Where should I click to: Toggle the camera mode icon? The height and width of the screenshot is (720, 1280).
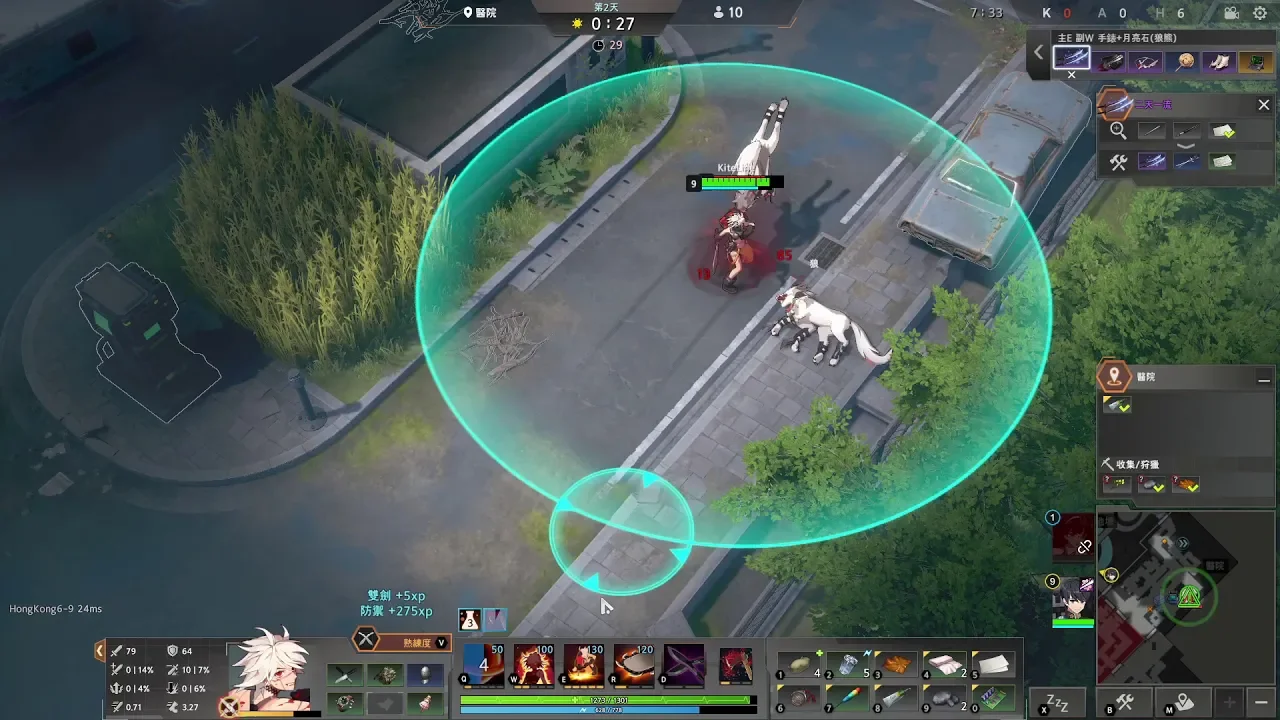point(1231,13)
